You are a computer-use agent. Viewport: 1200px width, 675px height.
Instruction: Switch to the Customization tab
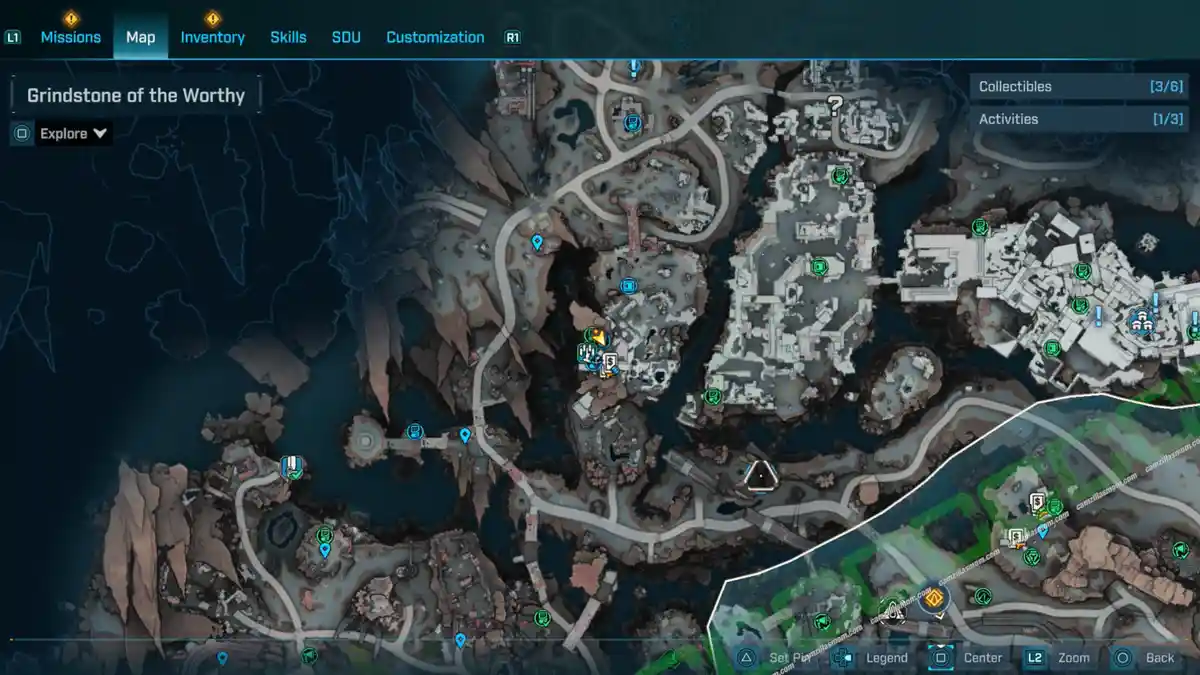tap(435, 37)
